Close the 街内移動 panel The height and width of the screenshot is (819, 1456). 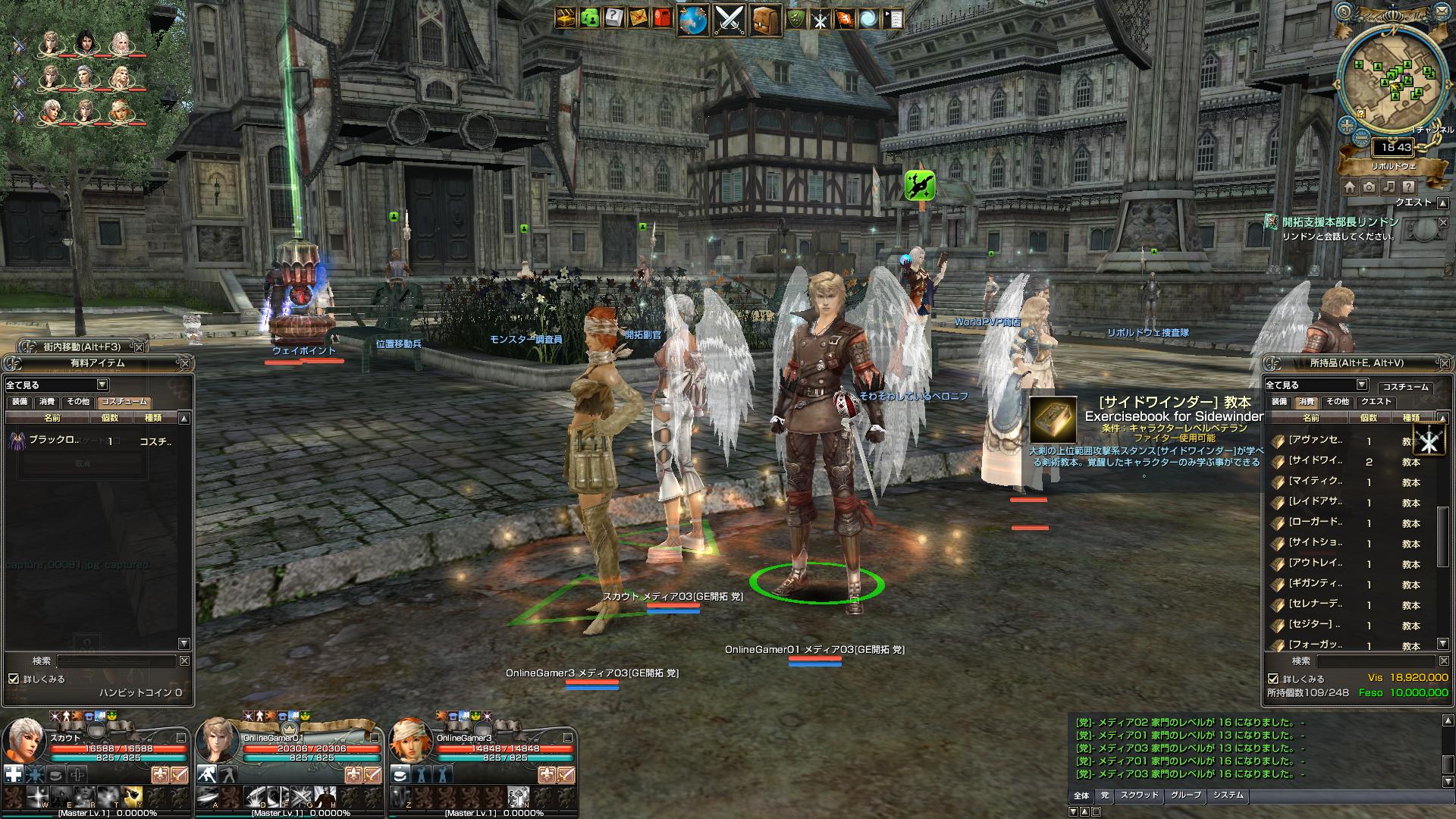[x=138, y=347]
